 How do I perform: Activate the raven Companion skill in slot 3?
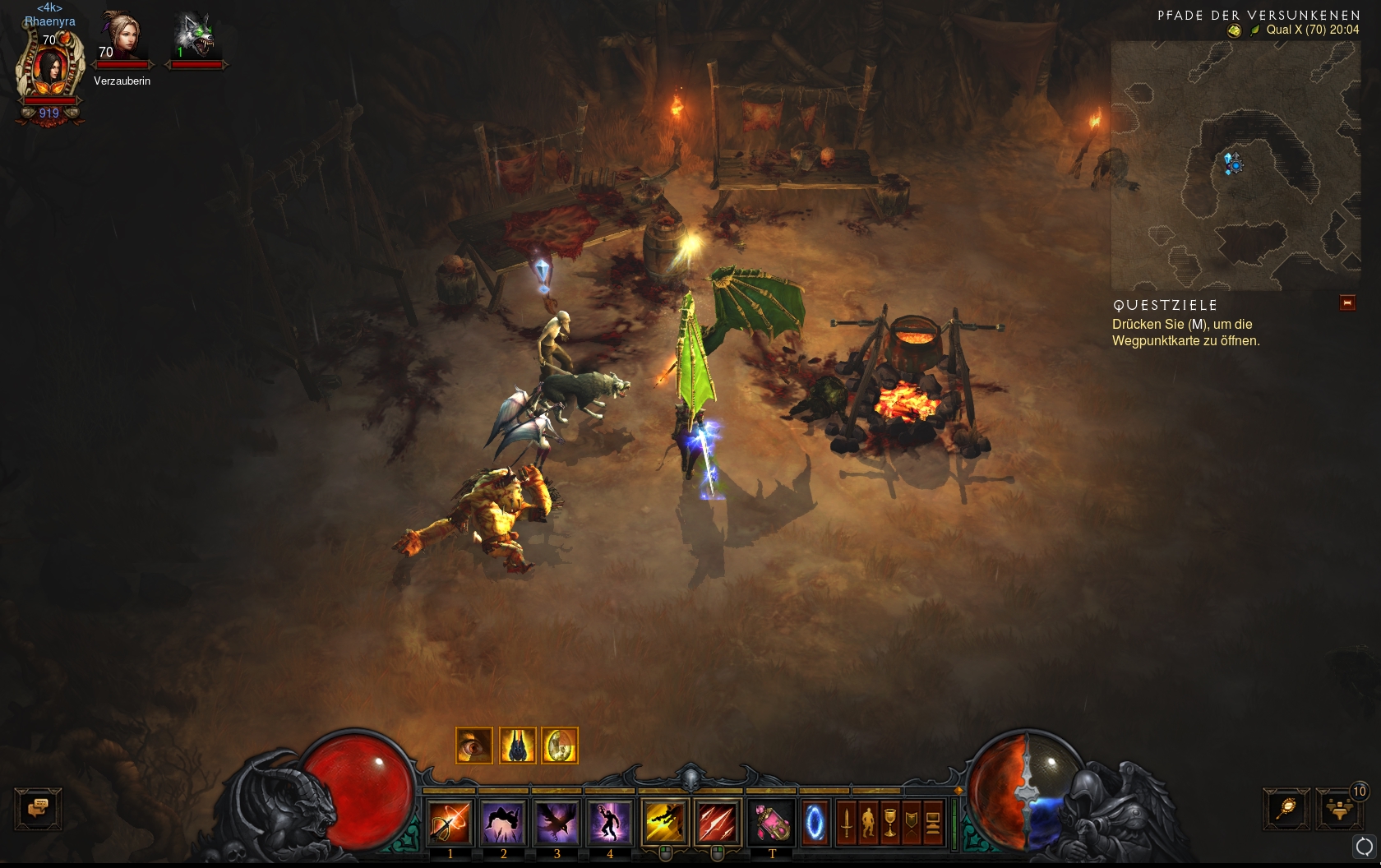(x=557, y=821)
